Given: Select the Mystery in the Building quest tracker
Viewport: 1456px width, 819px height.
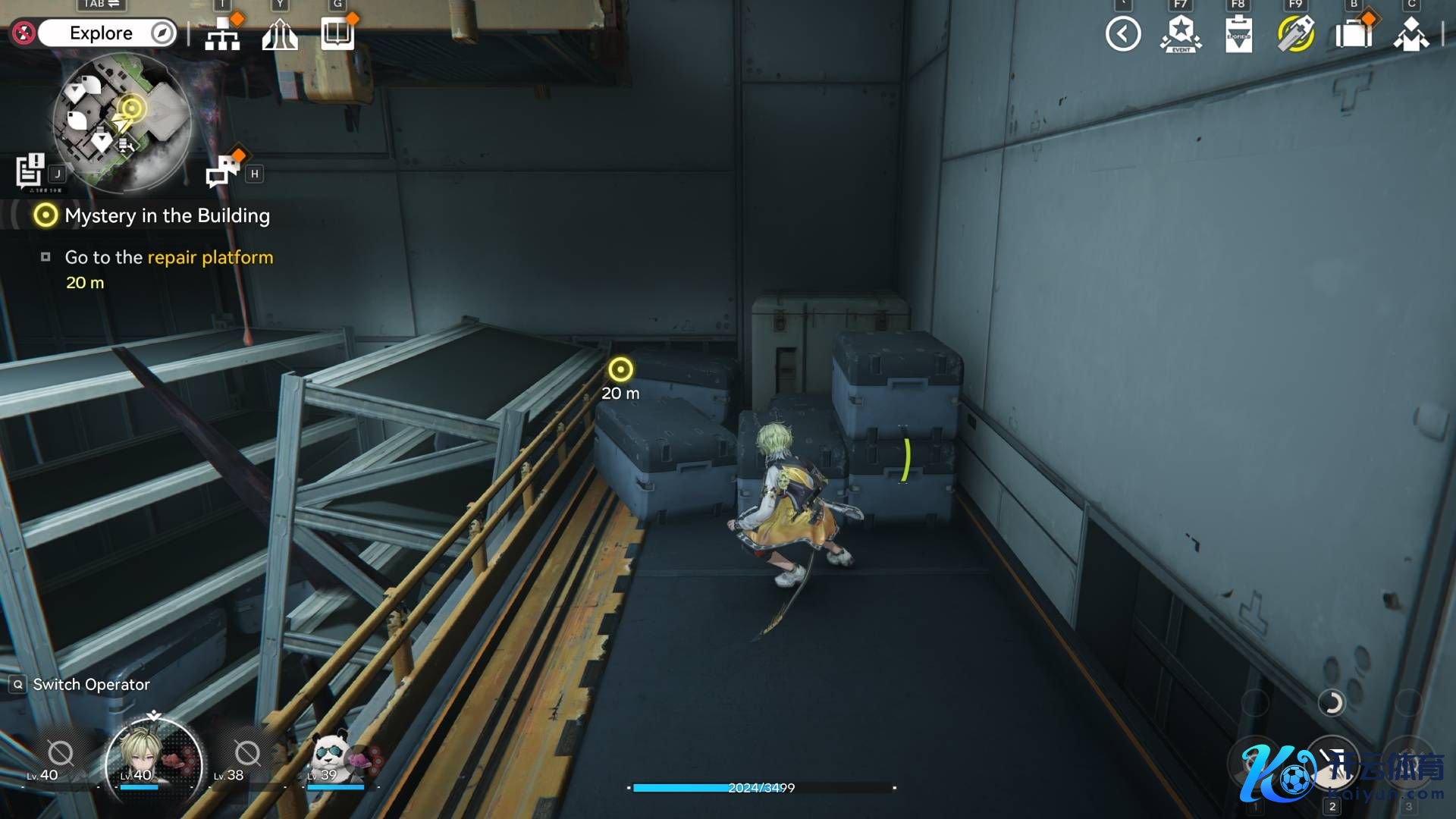Looking at the screenshot, I should [x=167, y=216].
